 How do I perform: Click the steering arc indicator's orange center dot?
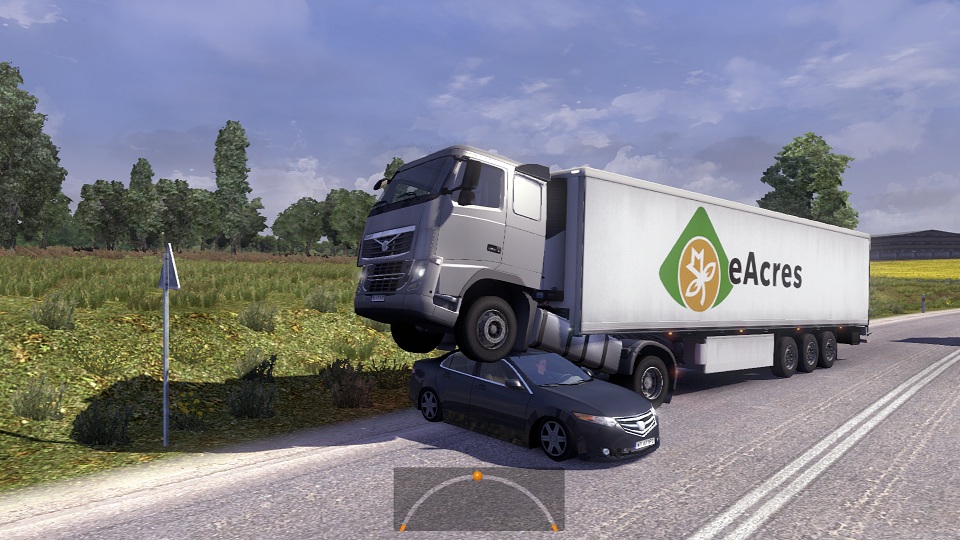click(x=478, y=476)
